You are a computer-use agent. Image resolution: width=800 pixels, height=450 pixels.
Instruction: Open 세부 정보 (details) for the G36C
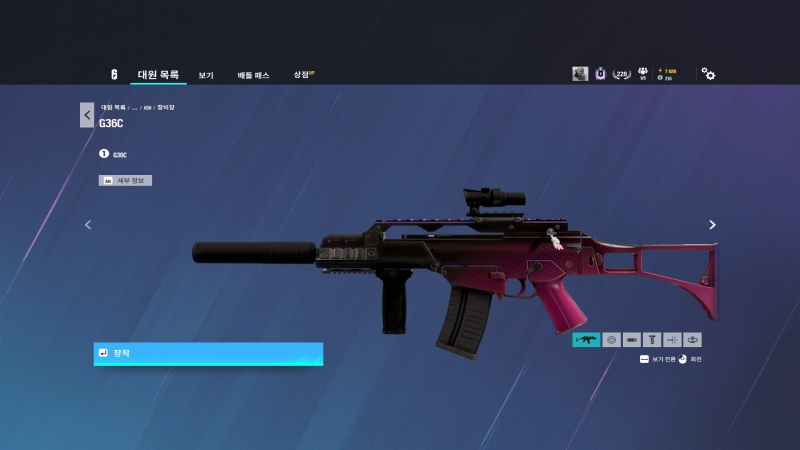(125, 180)
